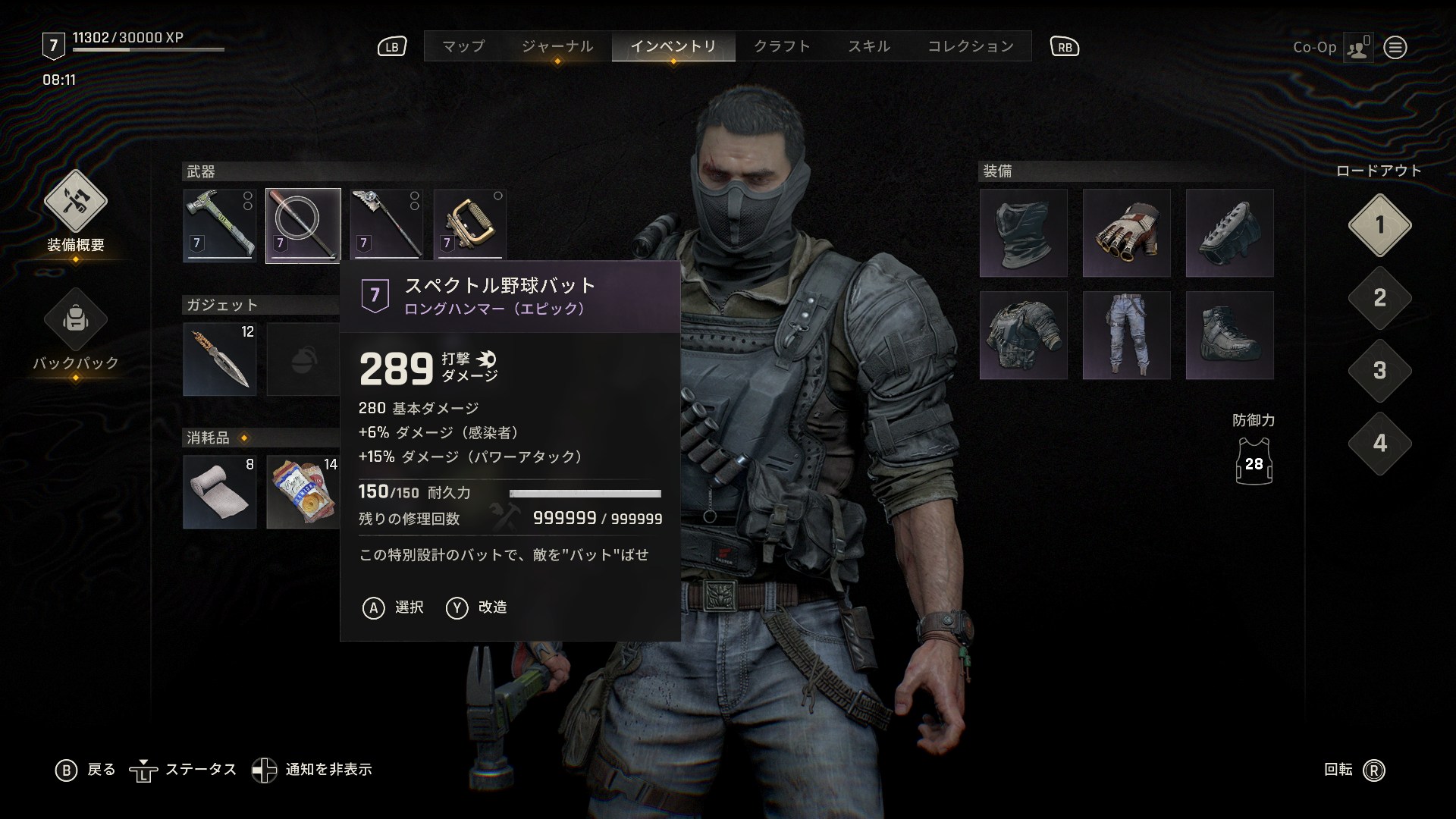The image size is (1456, 819).
Task: Go to the クラフト tab
Action: pyautogui.click(x=782, y=46)
